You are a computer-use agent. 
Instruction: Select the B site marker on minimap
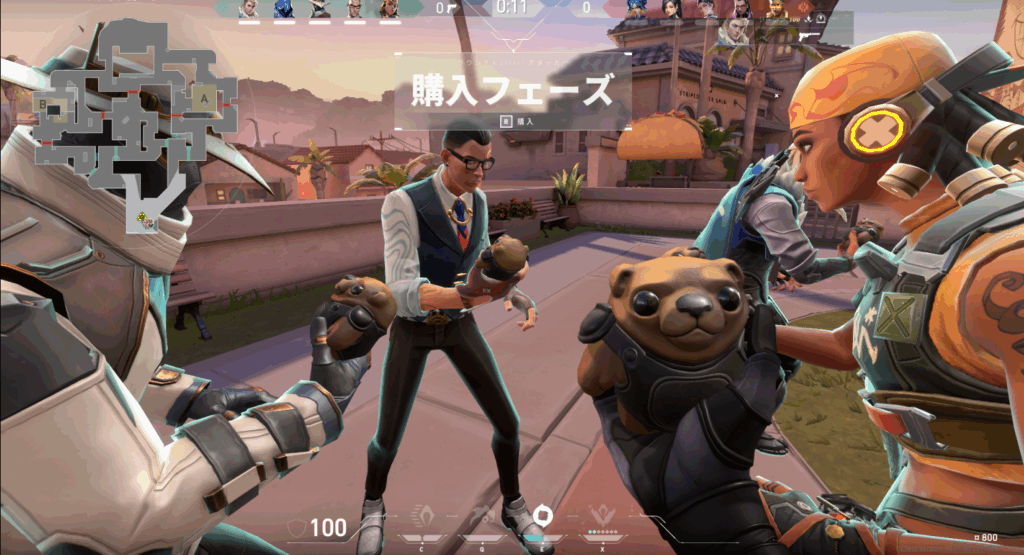tap(43, 102)
